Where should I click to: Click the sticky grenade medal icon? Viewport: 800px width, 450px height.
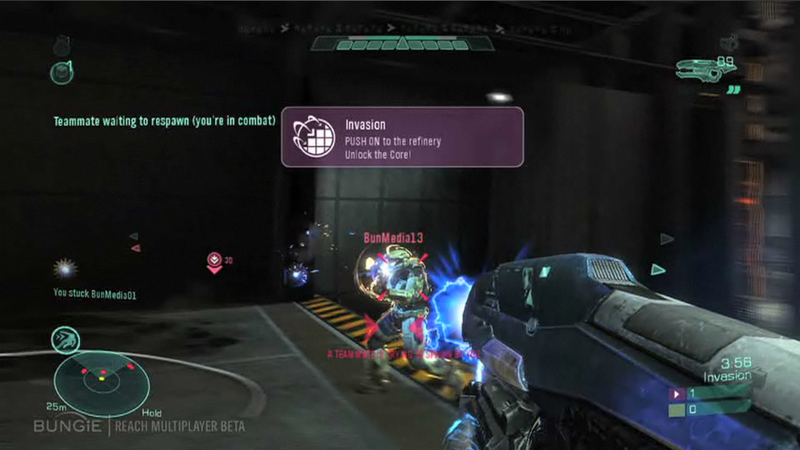click(67, 269)
